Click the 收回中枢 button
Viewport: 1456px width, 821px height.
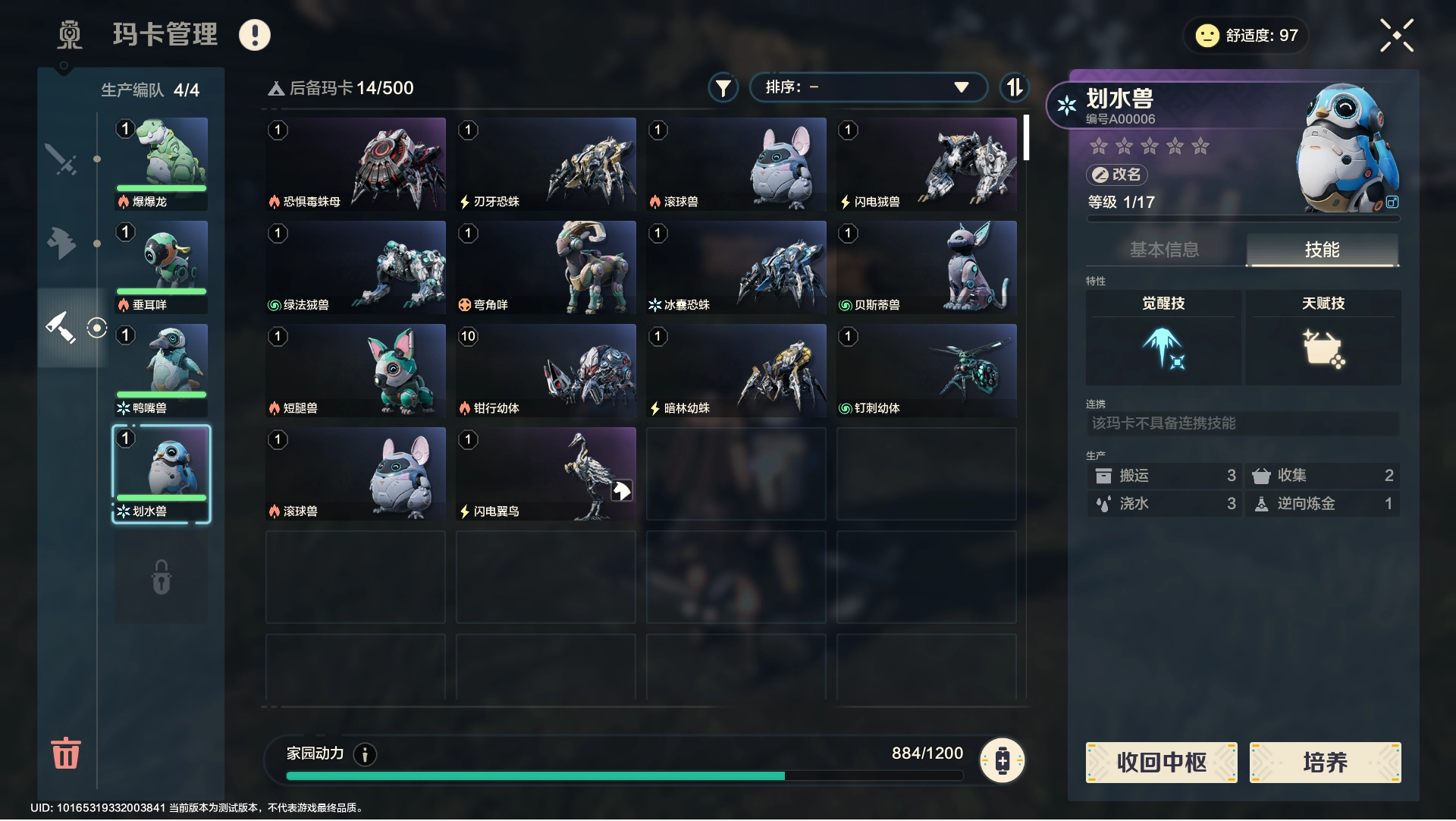(x=1161, y=762)
